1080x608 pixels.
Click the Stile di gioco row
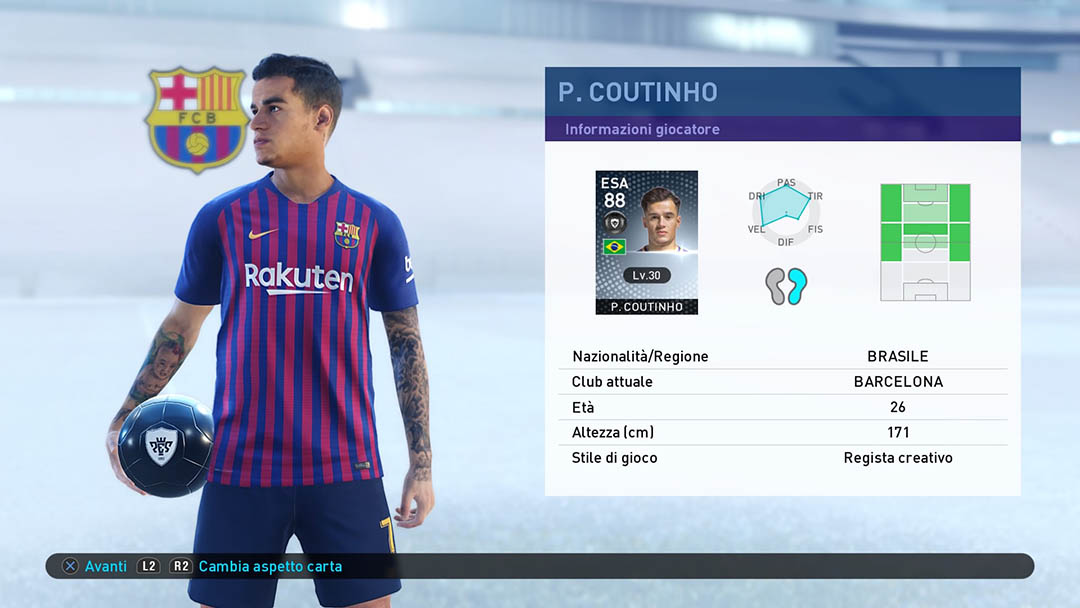782,458
